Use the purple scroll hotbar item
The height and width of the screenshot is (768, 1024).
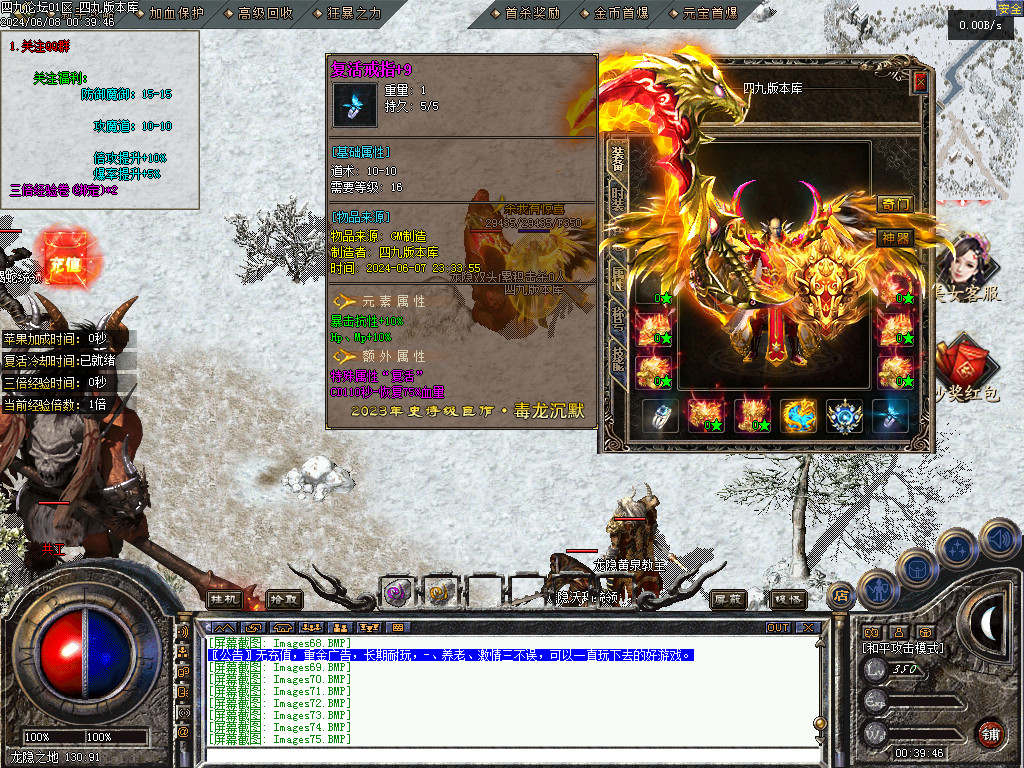(397, 592)
